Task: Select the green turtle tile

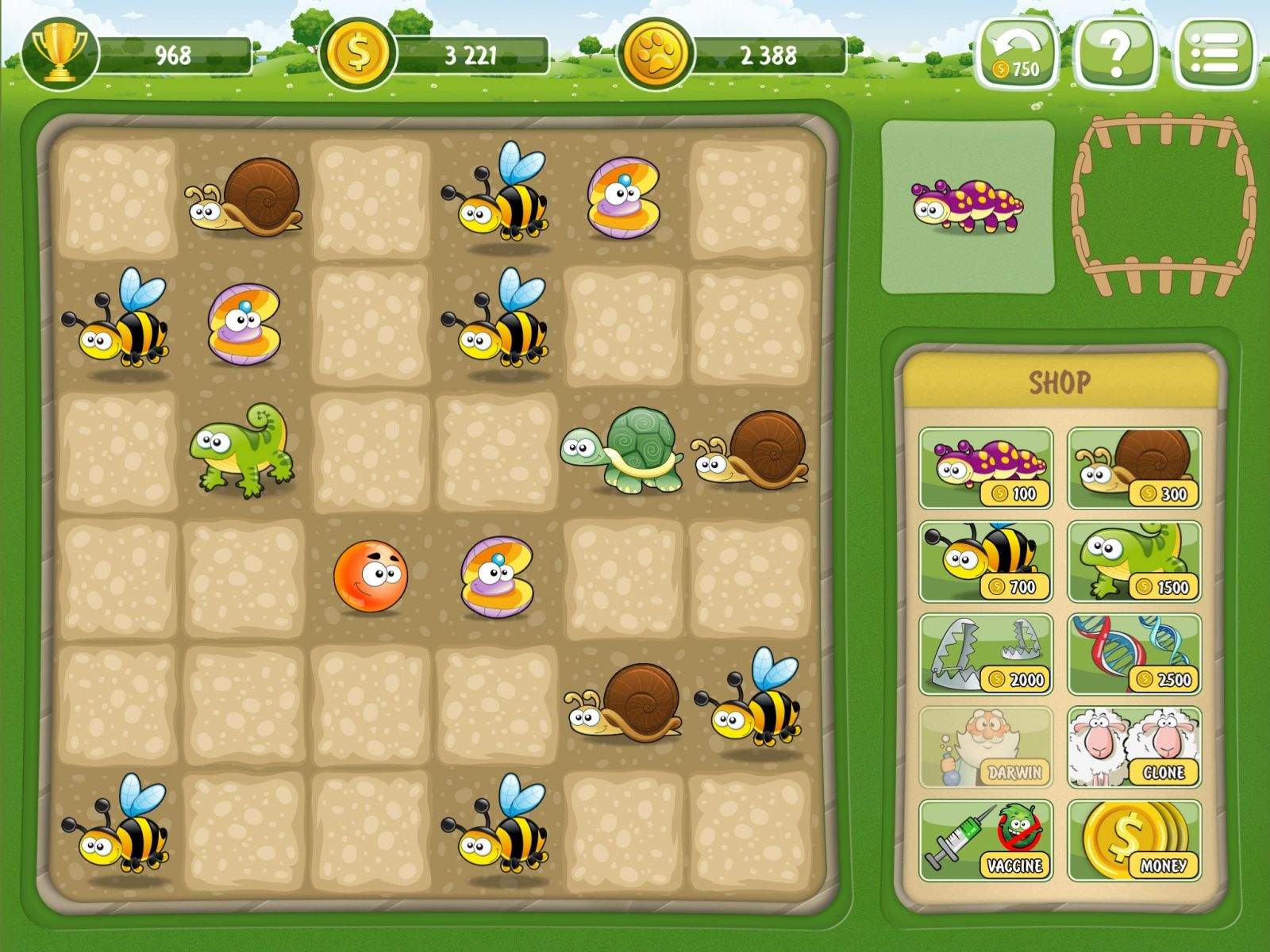Action: pyautogui.click(x=624, y=451)
